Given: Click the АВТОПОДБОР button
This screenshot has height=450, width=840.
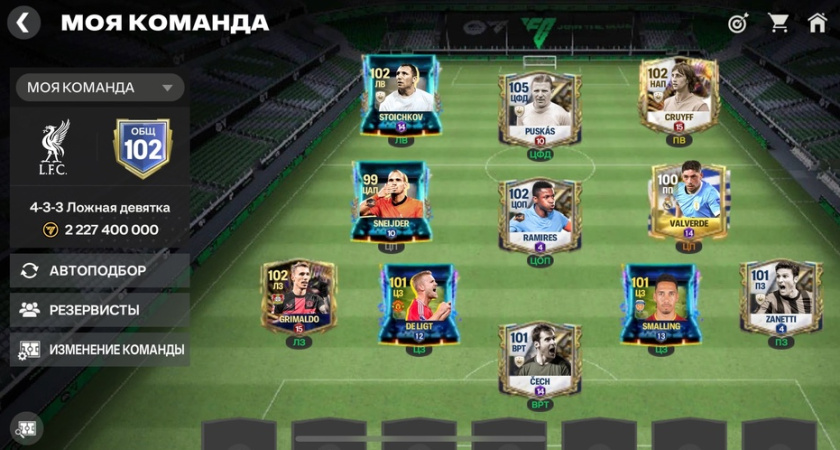Looking at the screenshot, I should coord(100,270).
